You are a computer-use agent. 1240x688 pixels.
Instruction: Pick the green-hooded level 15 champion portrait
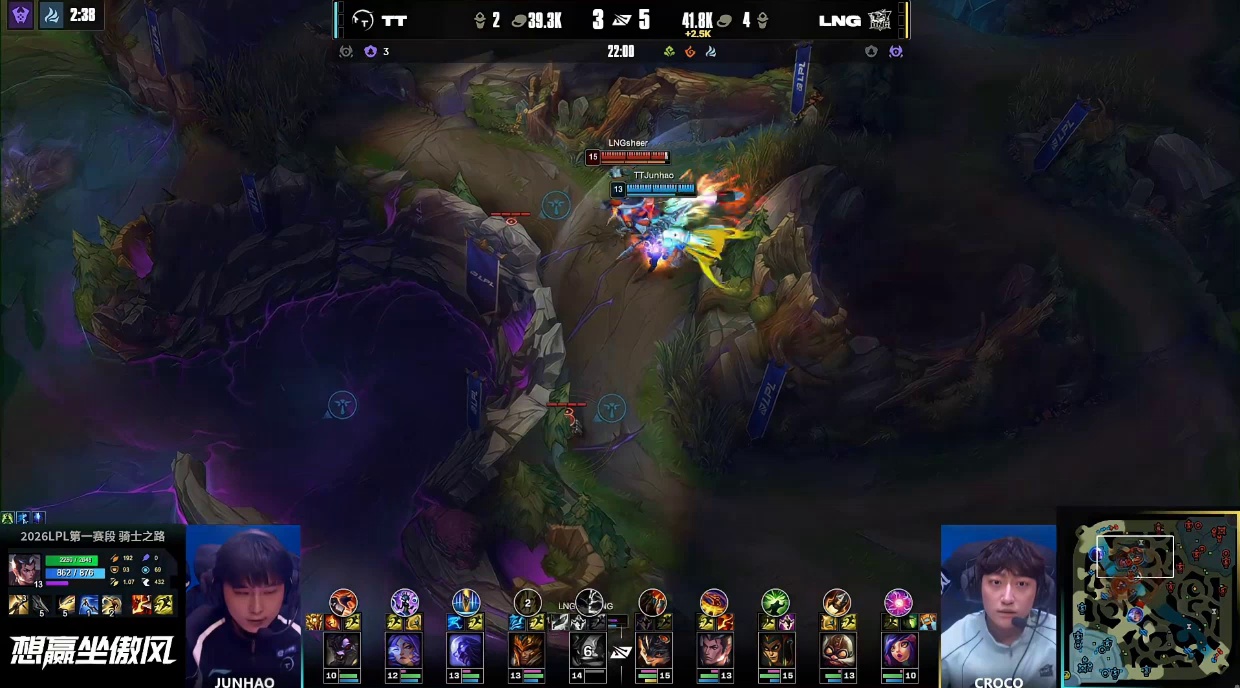coord(775,650)
